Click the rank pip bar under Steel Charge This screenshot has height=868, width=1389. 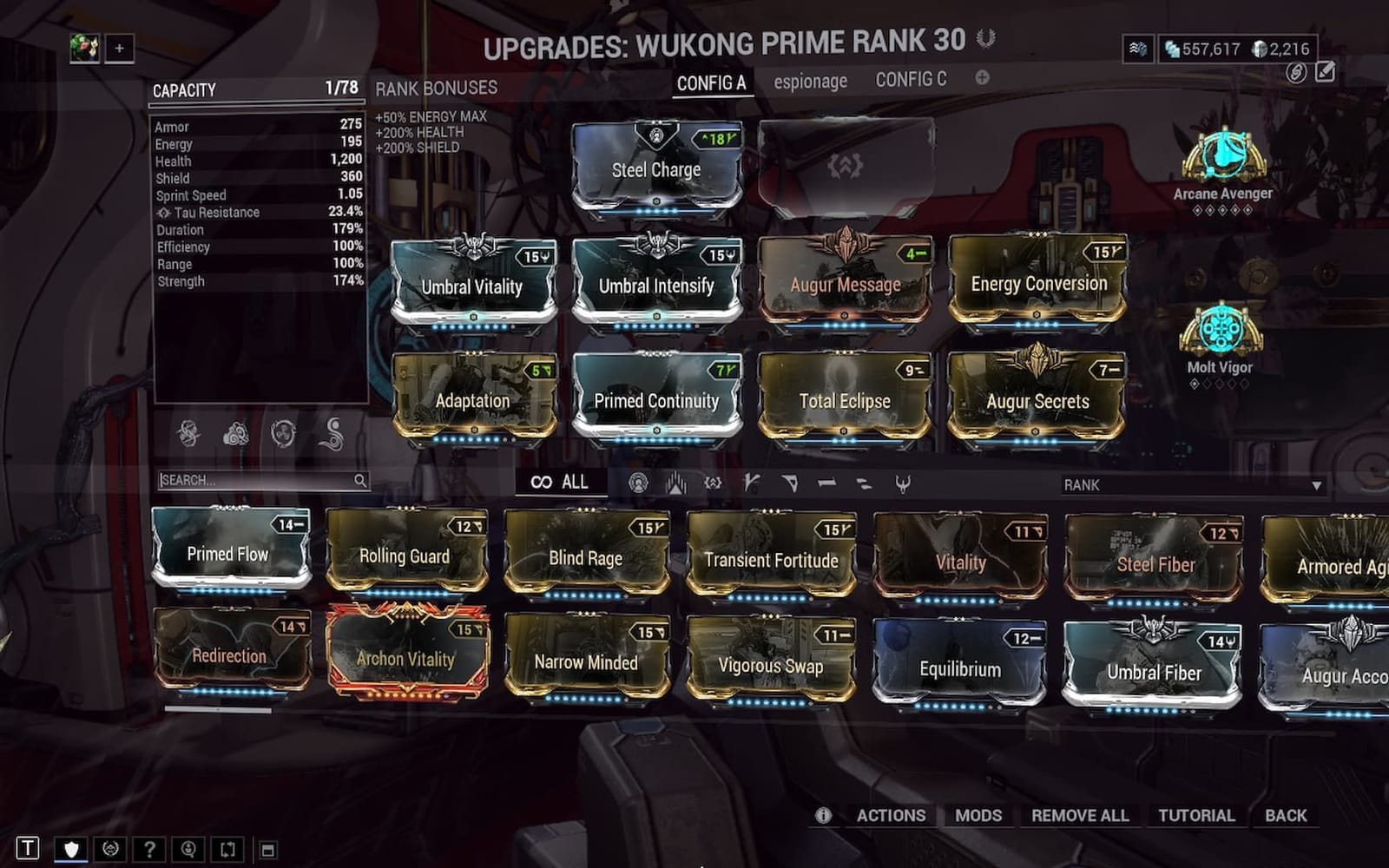(x=657, y=209)
